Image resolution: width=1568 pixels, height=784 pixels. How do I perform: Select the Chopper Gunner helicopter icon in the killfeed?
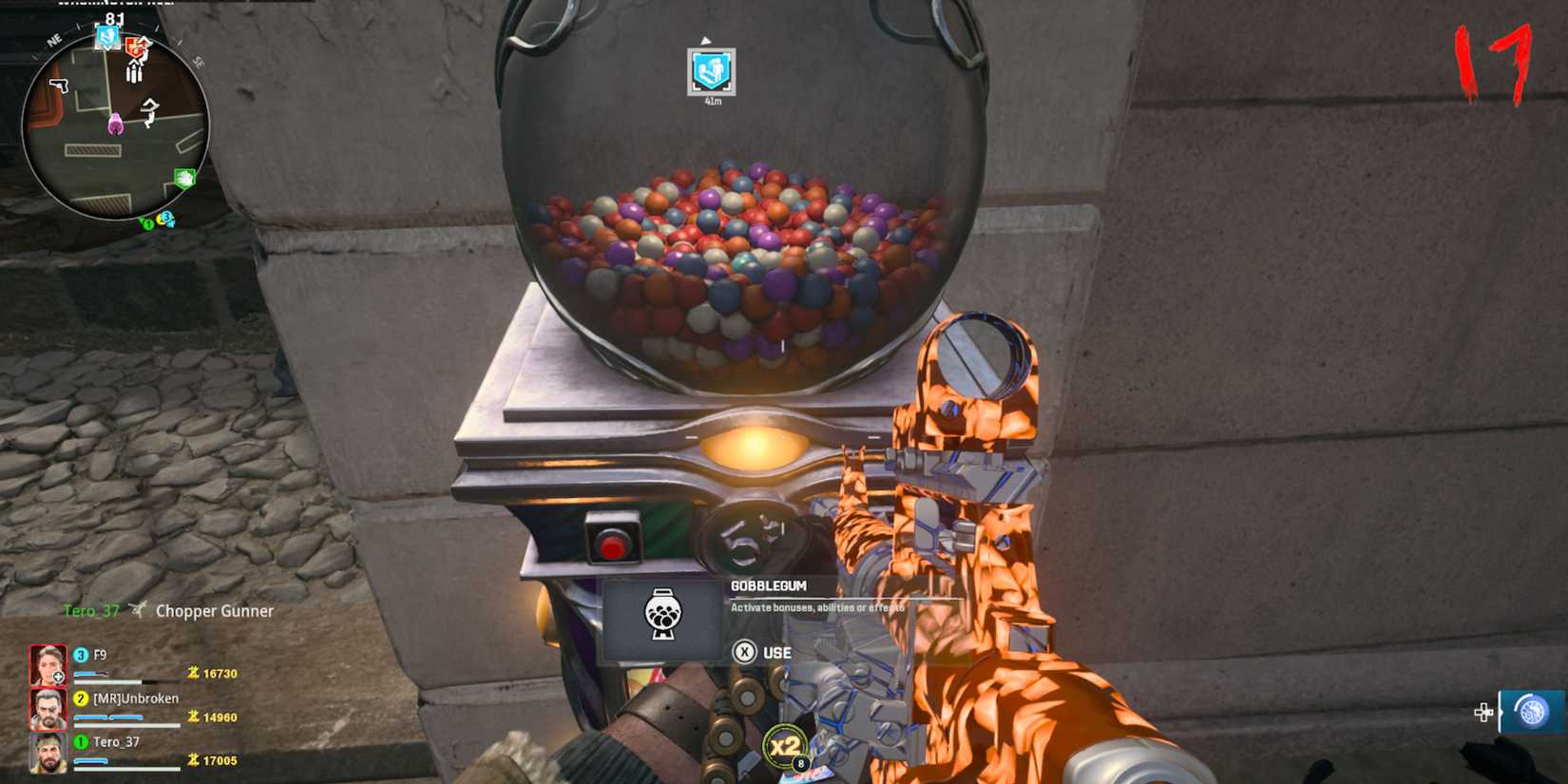(139, 611)
